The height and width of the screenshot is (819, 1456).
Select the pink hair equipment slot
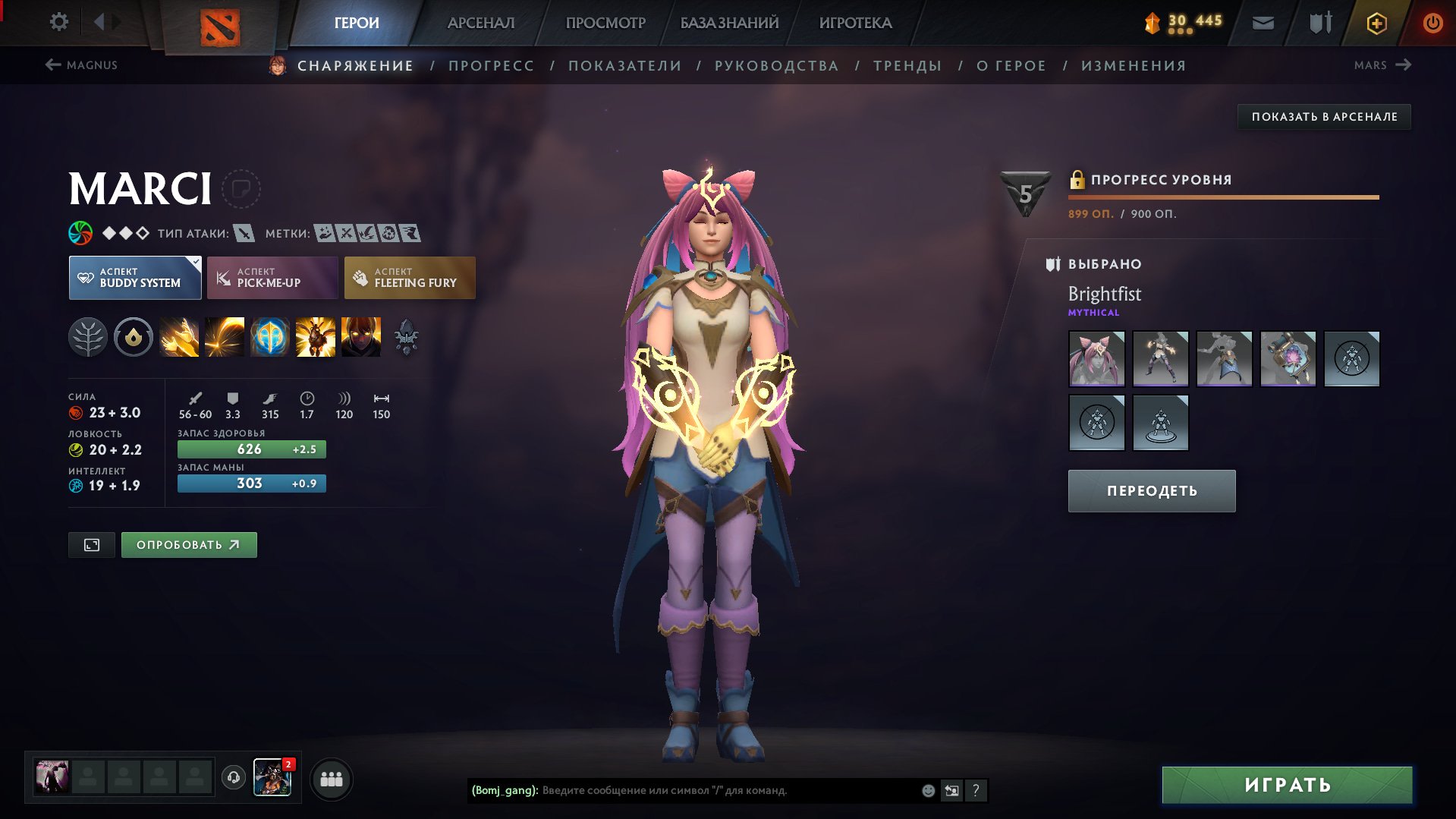1096,359
